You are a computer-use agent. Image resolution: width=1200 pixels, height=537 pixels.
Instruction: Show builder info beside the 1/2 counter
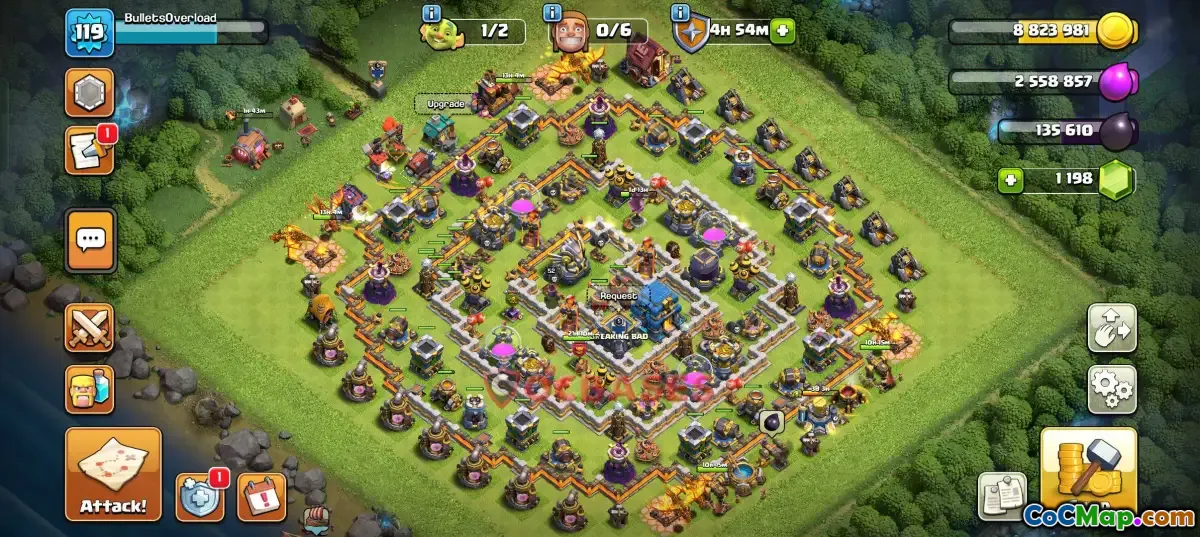[432, 13]
